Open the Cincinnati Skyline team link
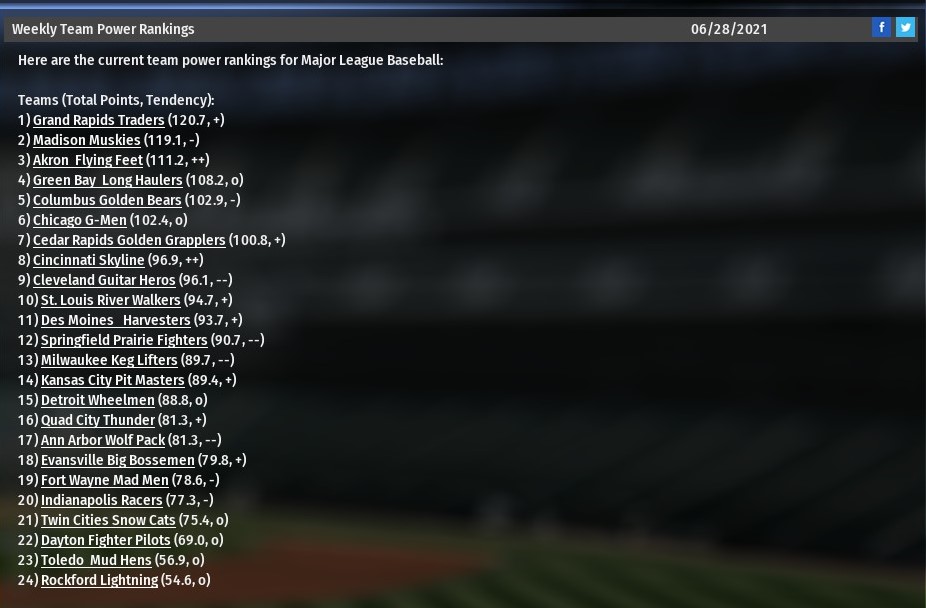This screenshot has height=608, width=926. tap(88, 260)
